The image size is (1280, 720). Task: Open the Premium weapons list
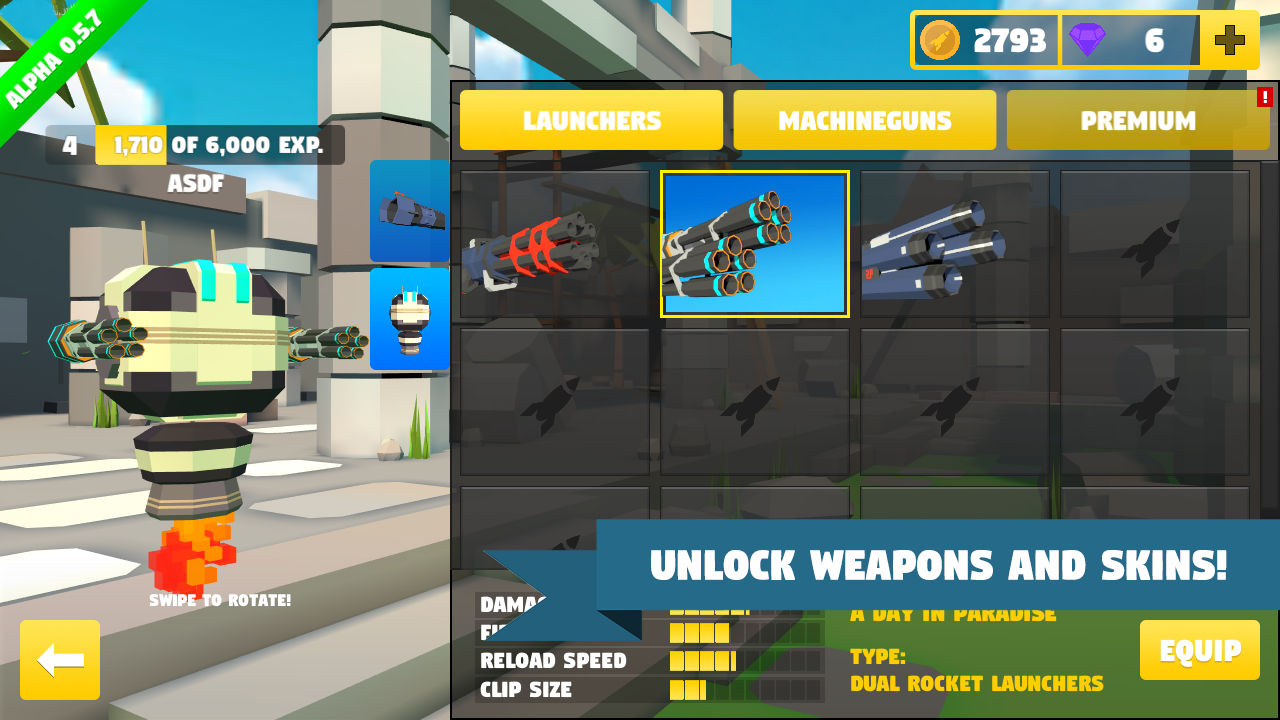coord(1138,120)
